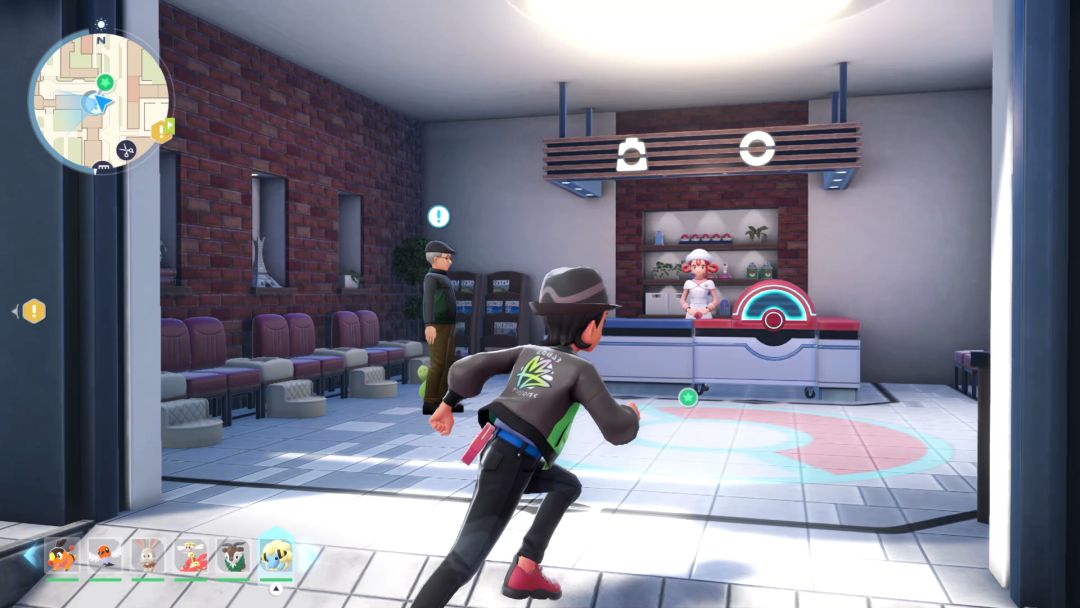
Task: Click the blue exclamation bubble above the old man
Action: point(438,216)
